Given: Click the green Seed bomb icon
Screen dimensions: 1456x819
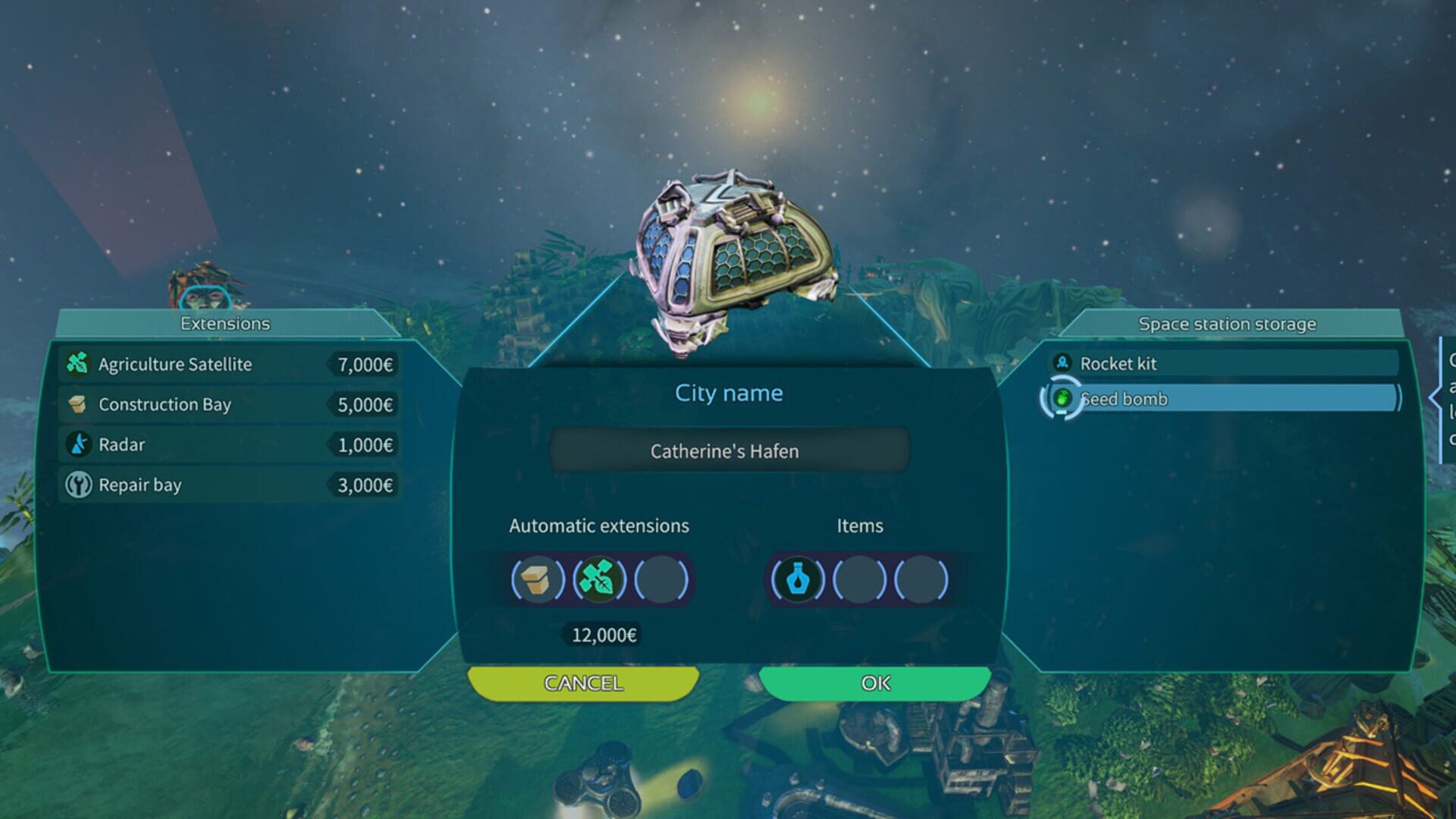Looking at the screenshot, I should pyautogui.click(x=1065, y=400).
